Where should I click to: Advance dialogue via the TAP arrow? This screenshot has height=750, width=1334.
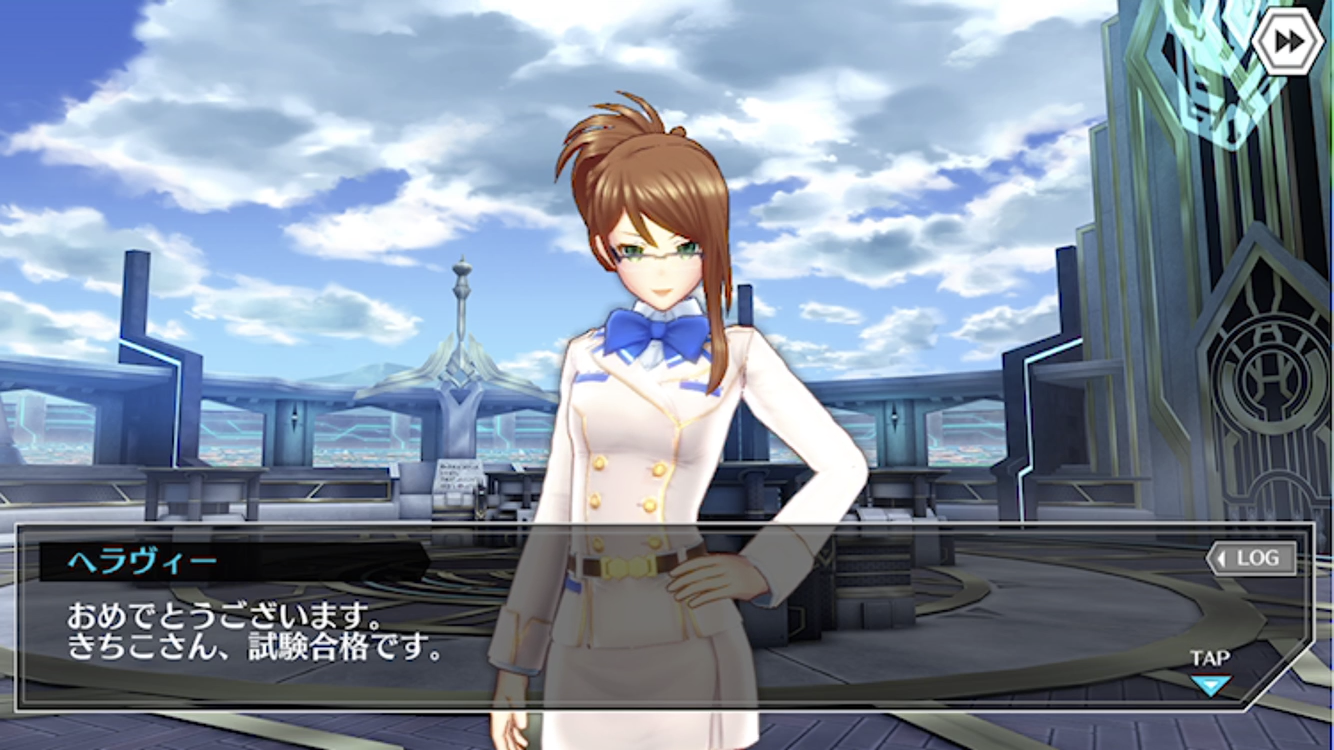tap(1210, 684)
